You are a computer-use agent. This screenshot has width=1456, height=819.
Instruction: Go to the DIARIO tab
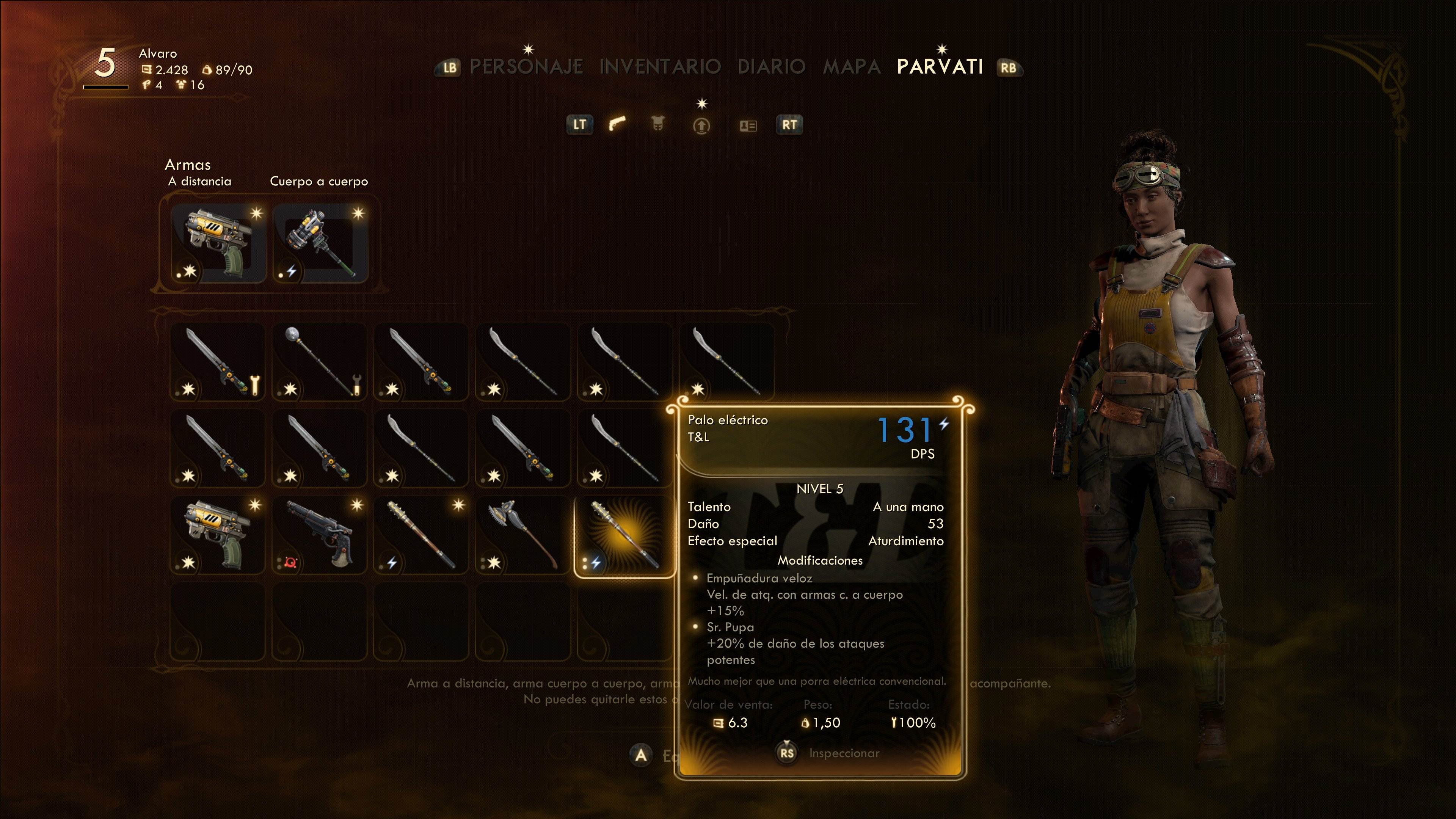(x=771, y=67)
